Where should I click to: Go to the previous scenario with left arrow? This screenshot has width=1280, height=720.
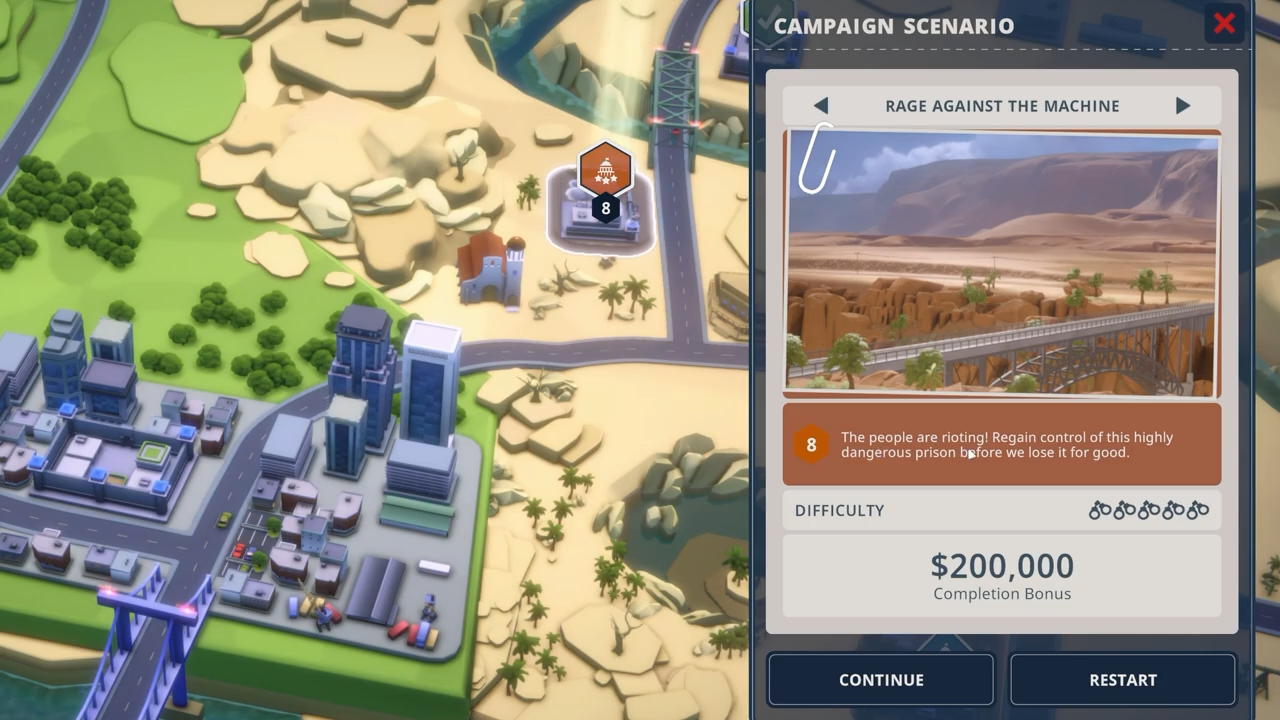(x=821, y=106)
